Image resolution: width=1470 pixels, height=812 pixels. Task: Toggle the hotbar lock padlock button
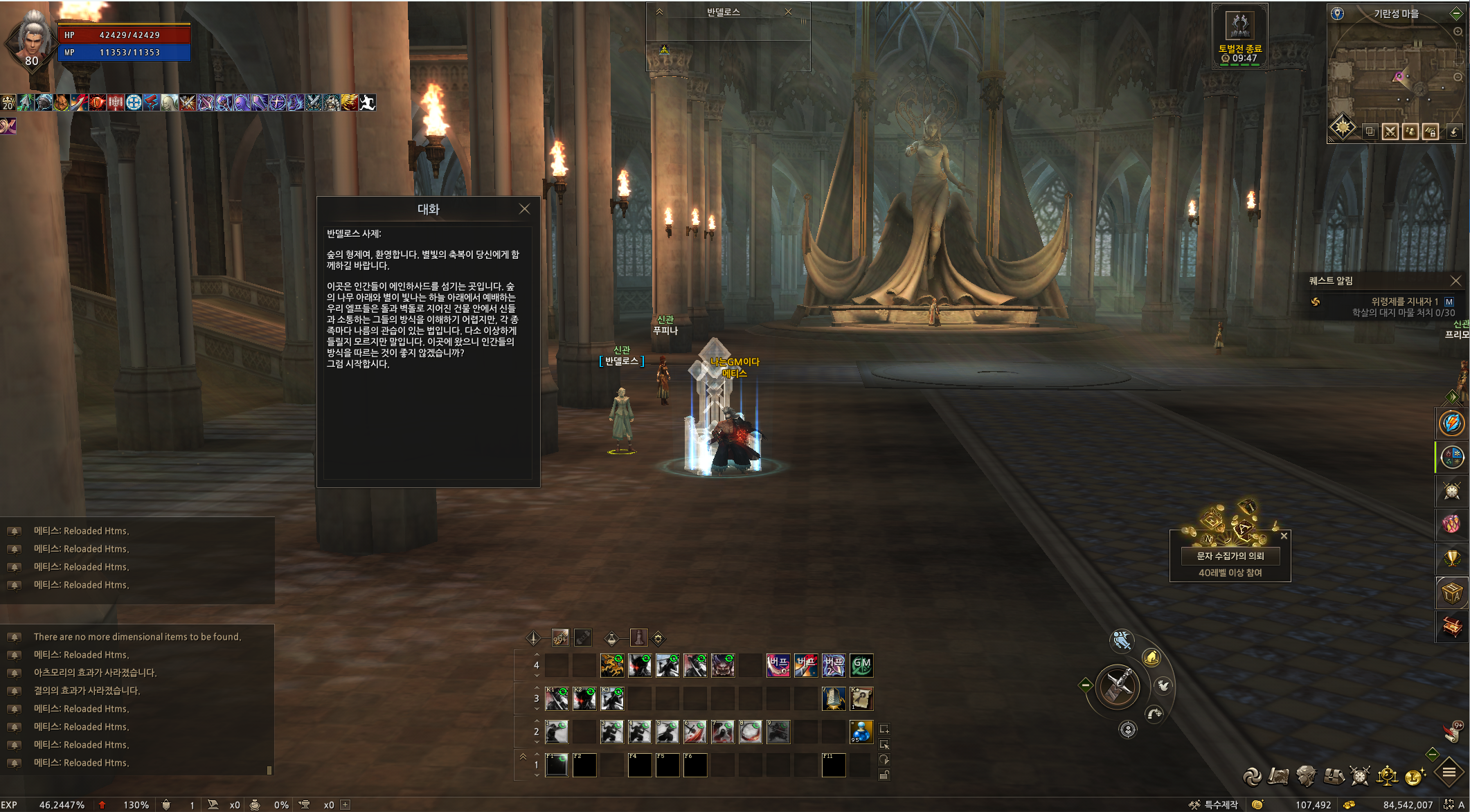tap(884, 775)
